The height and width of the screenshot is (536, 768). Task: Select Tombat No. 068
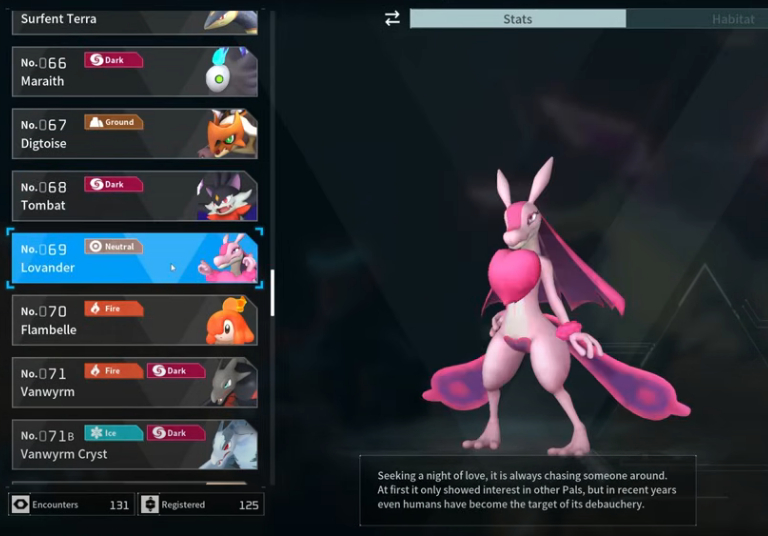coord(134,196)
